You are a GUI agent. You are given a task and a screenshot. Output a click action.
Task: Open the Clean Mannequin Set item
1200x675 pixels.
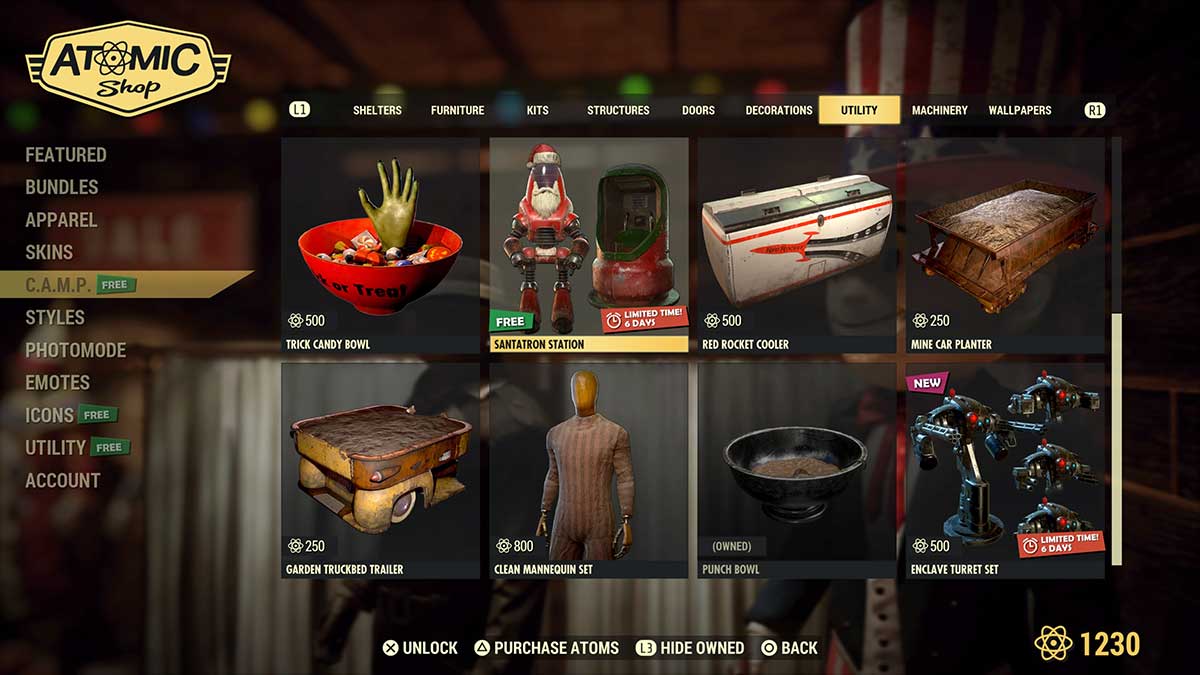point(589,470)
